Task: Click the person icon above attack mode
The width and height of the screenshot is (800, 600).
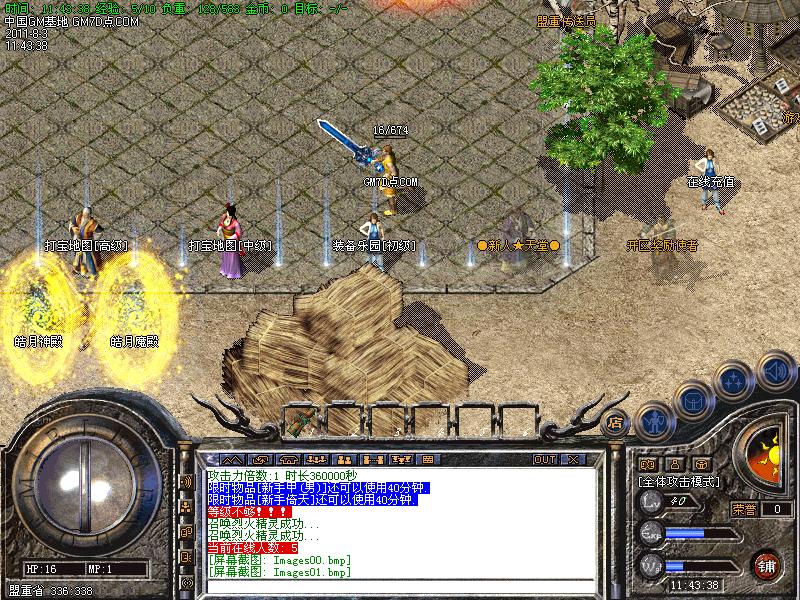Action: coord(676,464)
